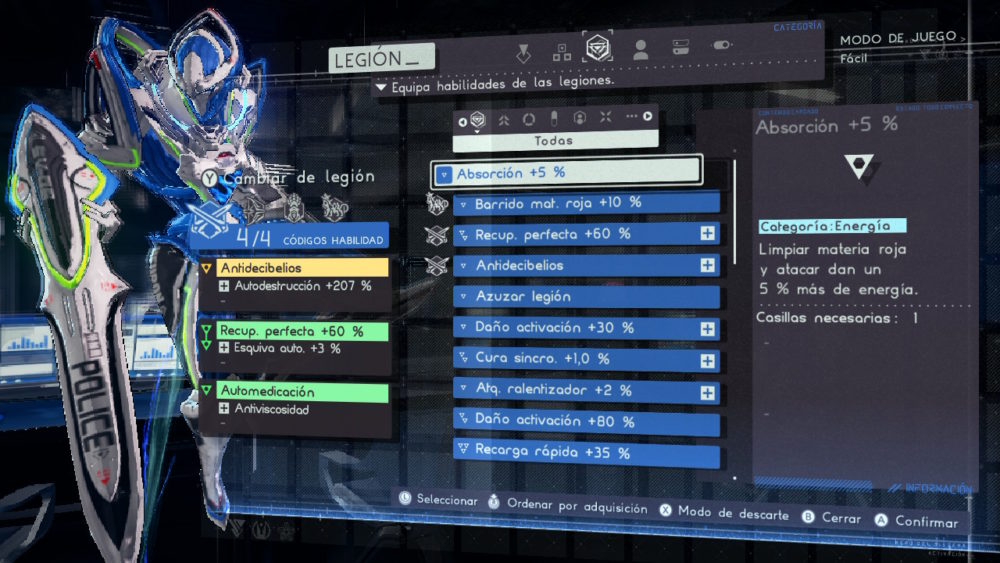Select Azuzar legión from the list
1000x563 pixels.
(x=586, y=297)
